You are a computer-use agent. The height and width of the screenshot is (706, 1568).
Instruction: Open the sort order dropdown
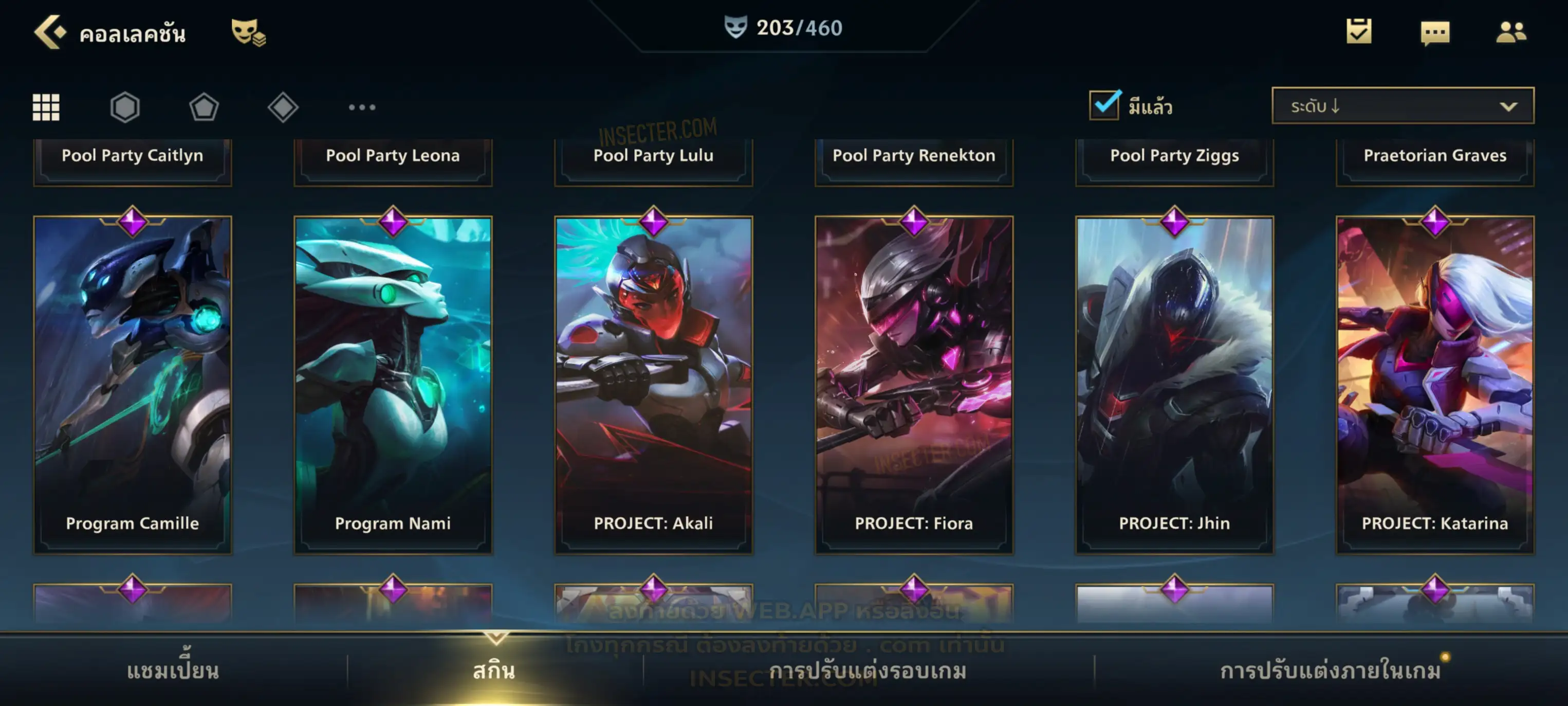(1403, 105)
